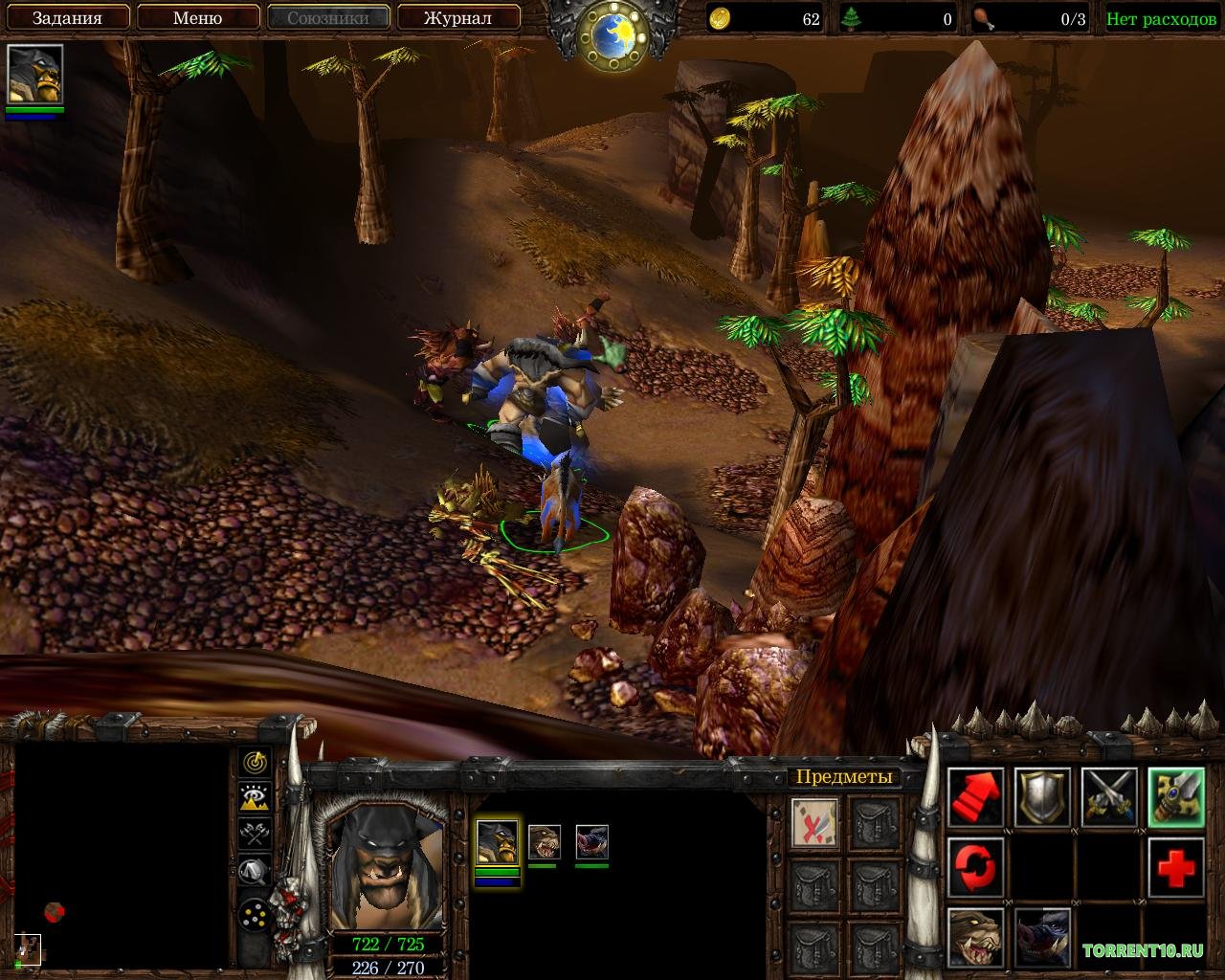Viewport: 1225px width, 980px height.
Task: Select the hero icon in the top-left corner
Action: coord(35,74)
